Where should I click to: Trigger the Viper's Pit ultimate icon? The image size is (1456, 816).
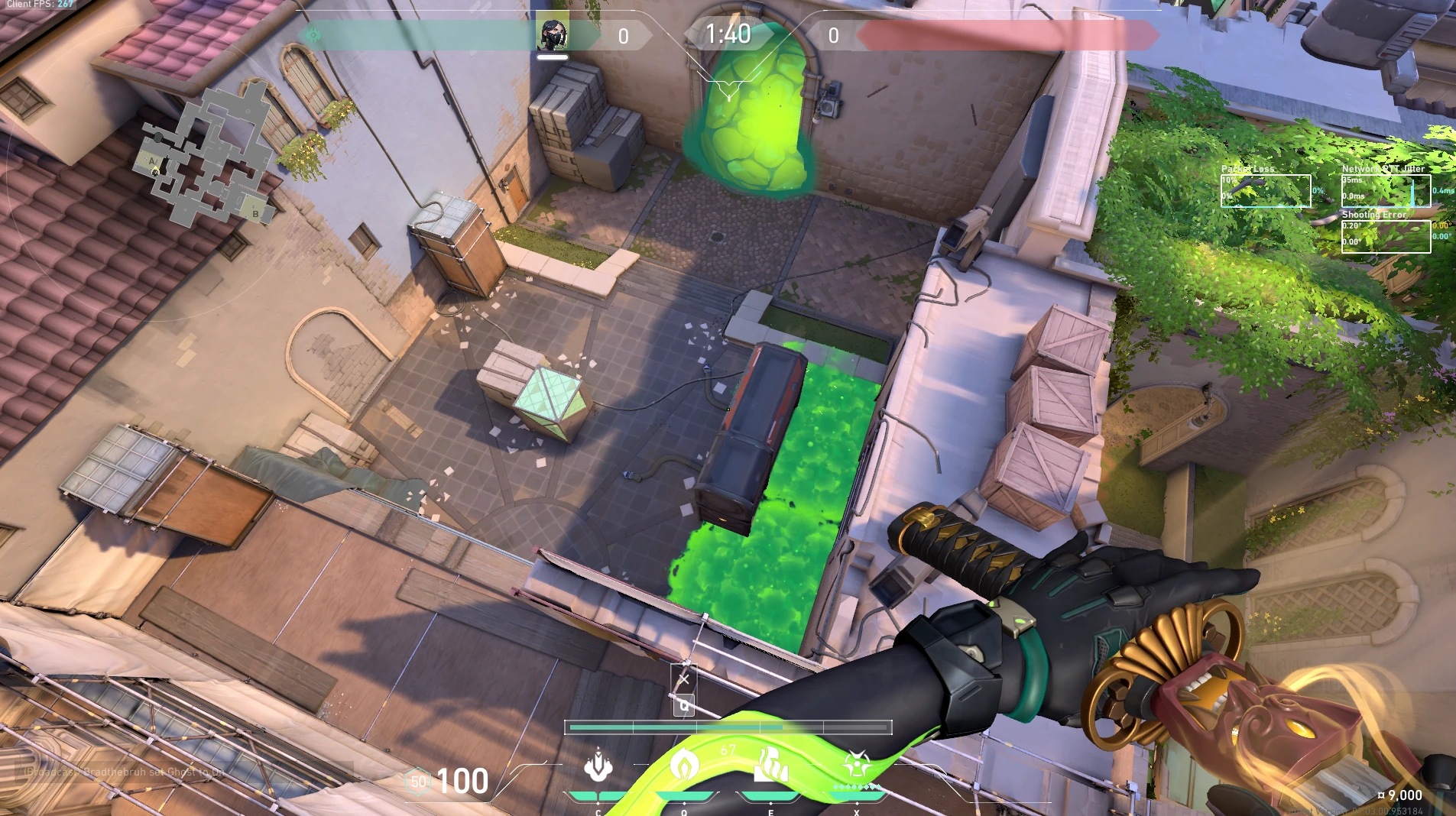[x=857, y=765]
